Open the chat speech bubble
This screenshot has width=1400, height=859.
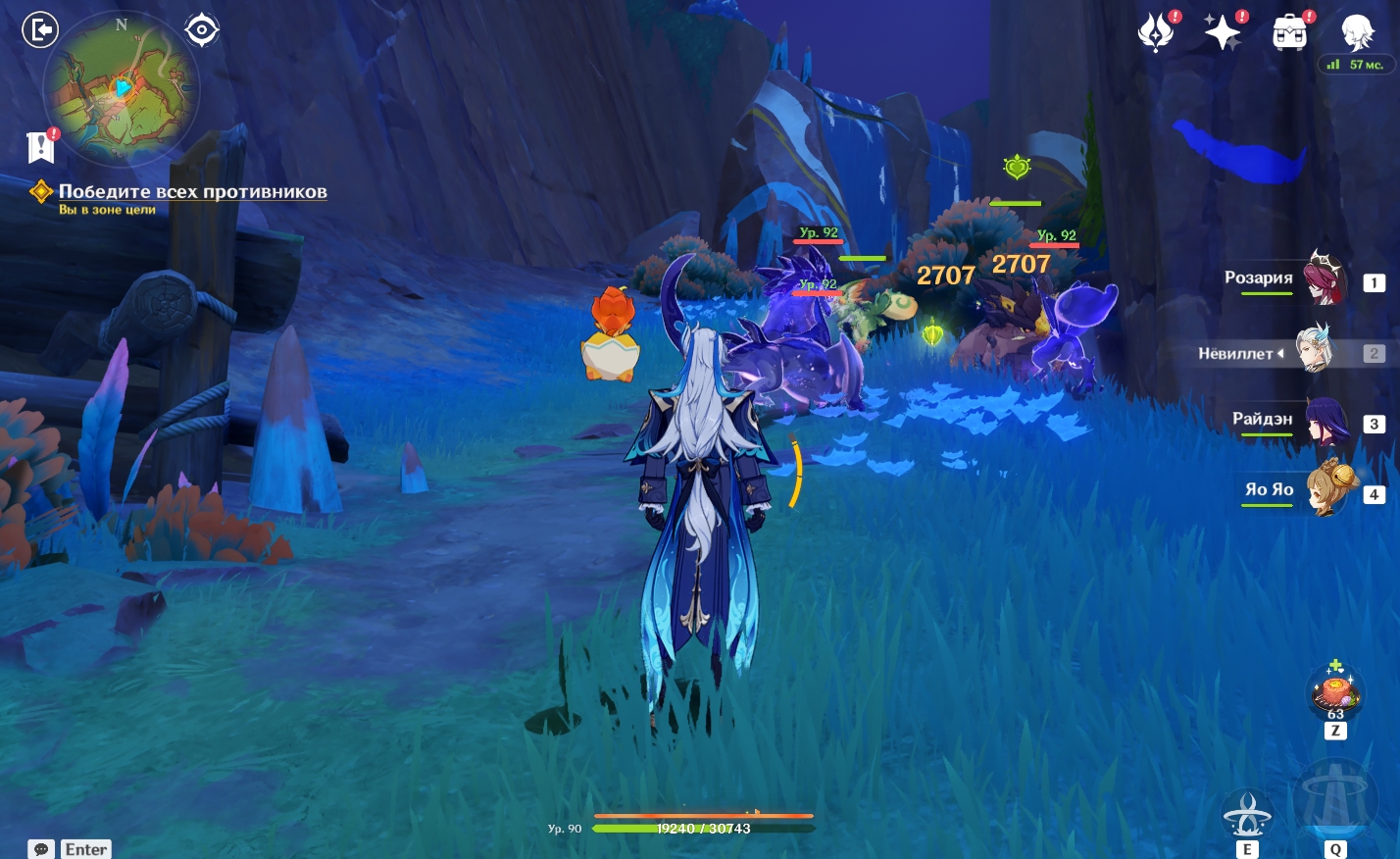point(41,849)
